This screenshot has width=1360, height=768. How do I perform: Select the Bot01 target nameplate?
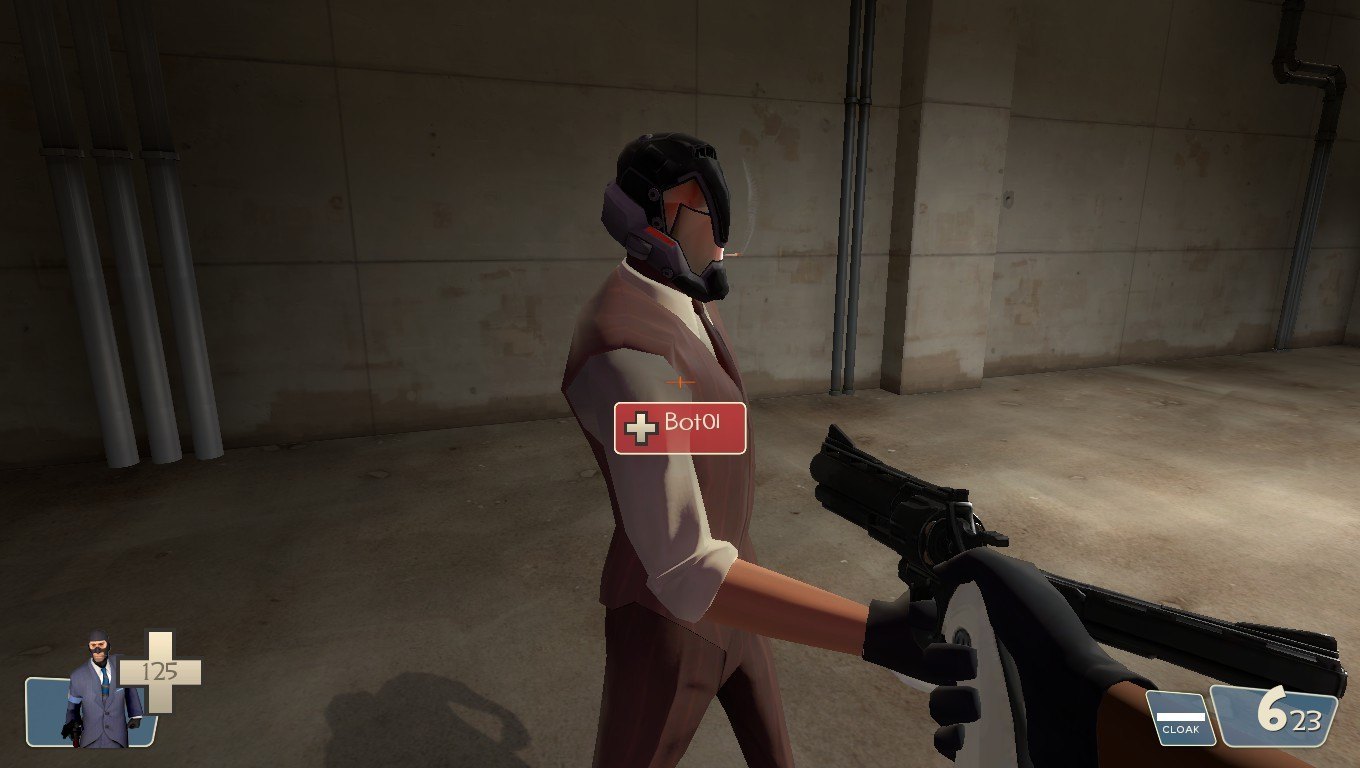click(x=680, y=428)
